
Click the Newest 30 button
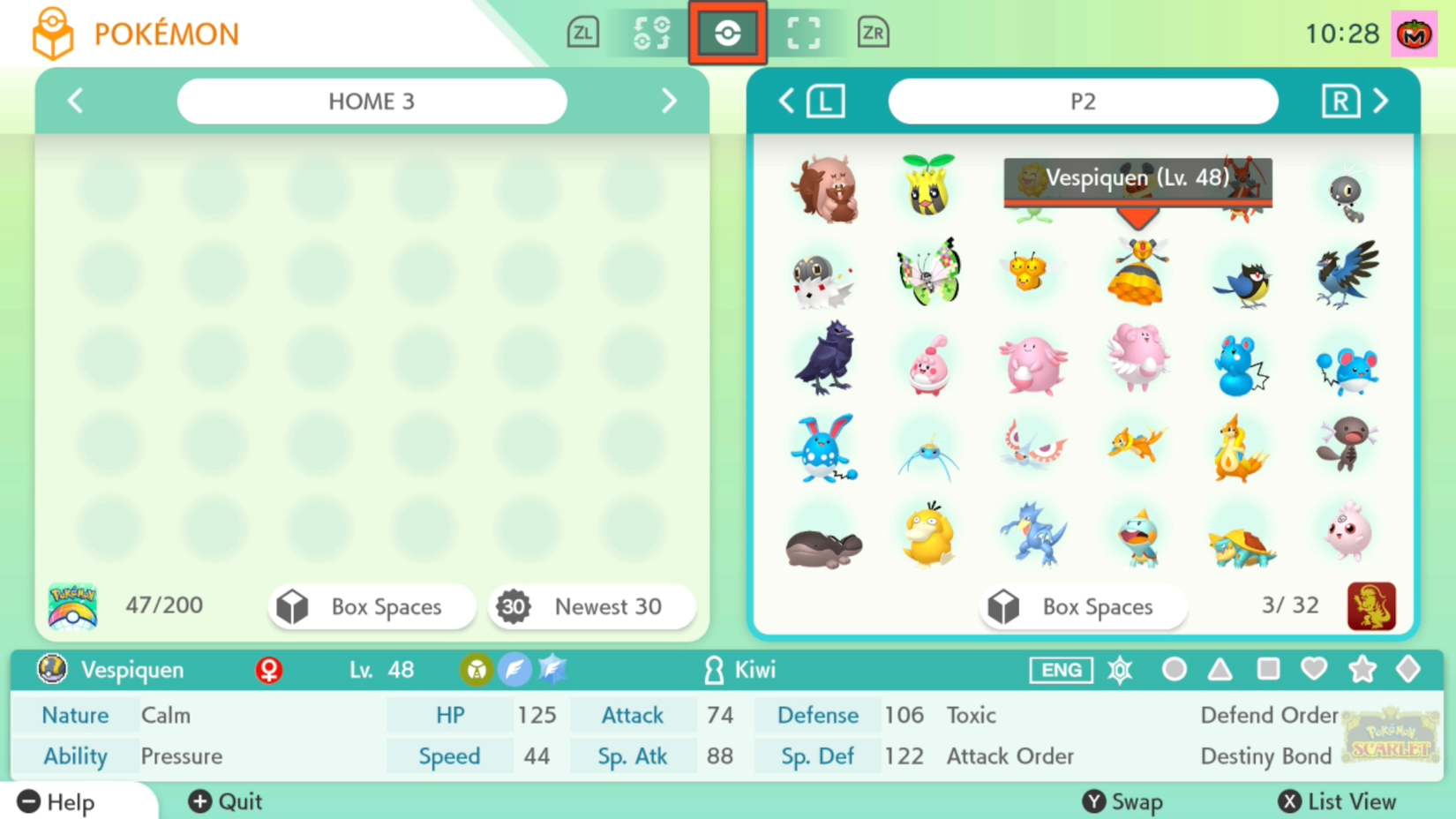click(x=590, y=606)
